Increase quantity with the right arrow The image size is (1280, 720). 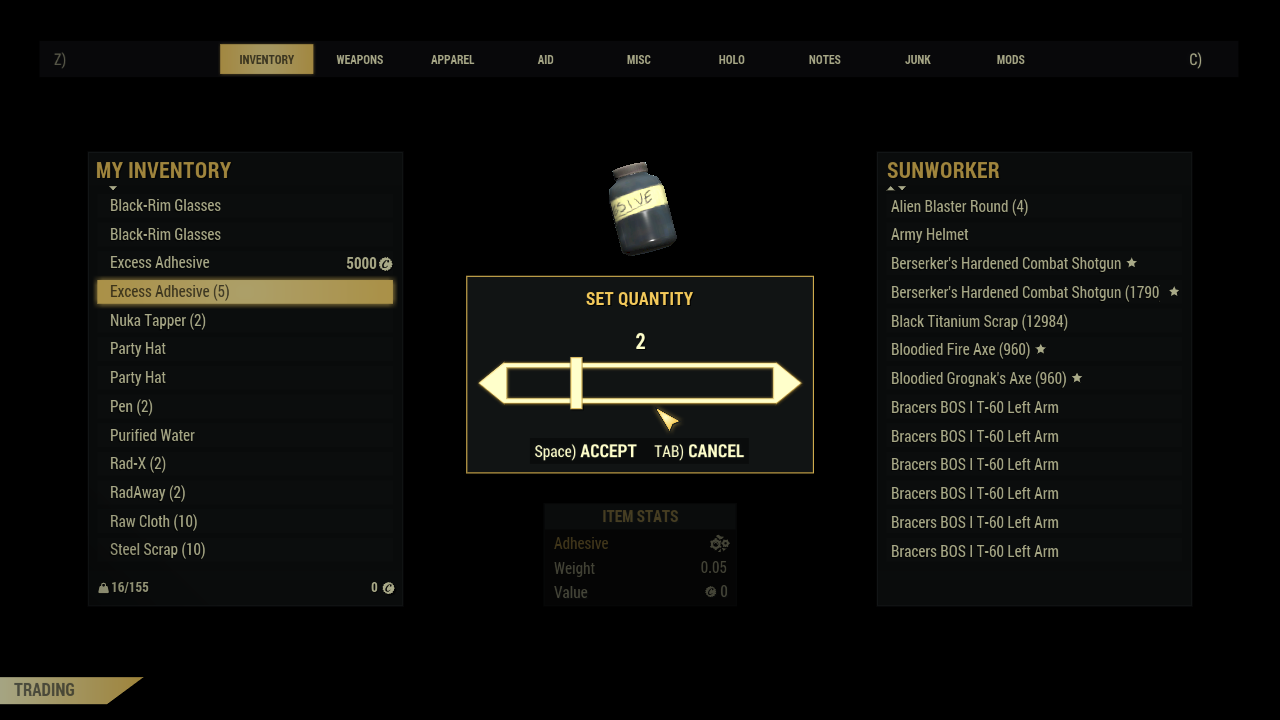point(789,384)
